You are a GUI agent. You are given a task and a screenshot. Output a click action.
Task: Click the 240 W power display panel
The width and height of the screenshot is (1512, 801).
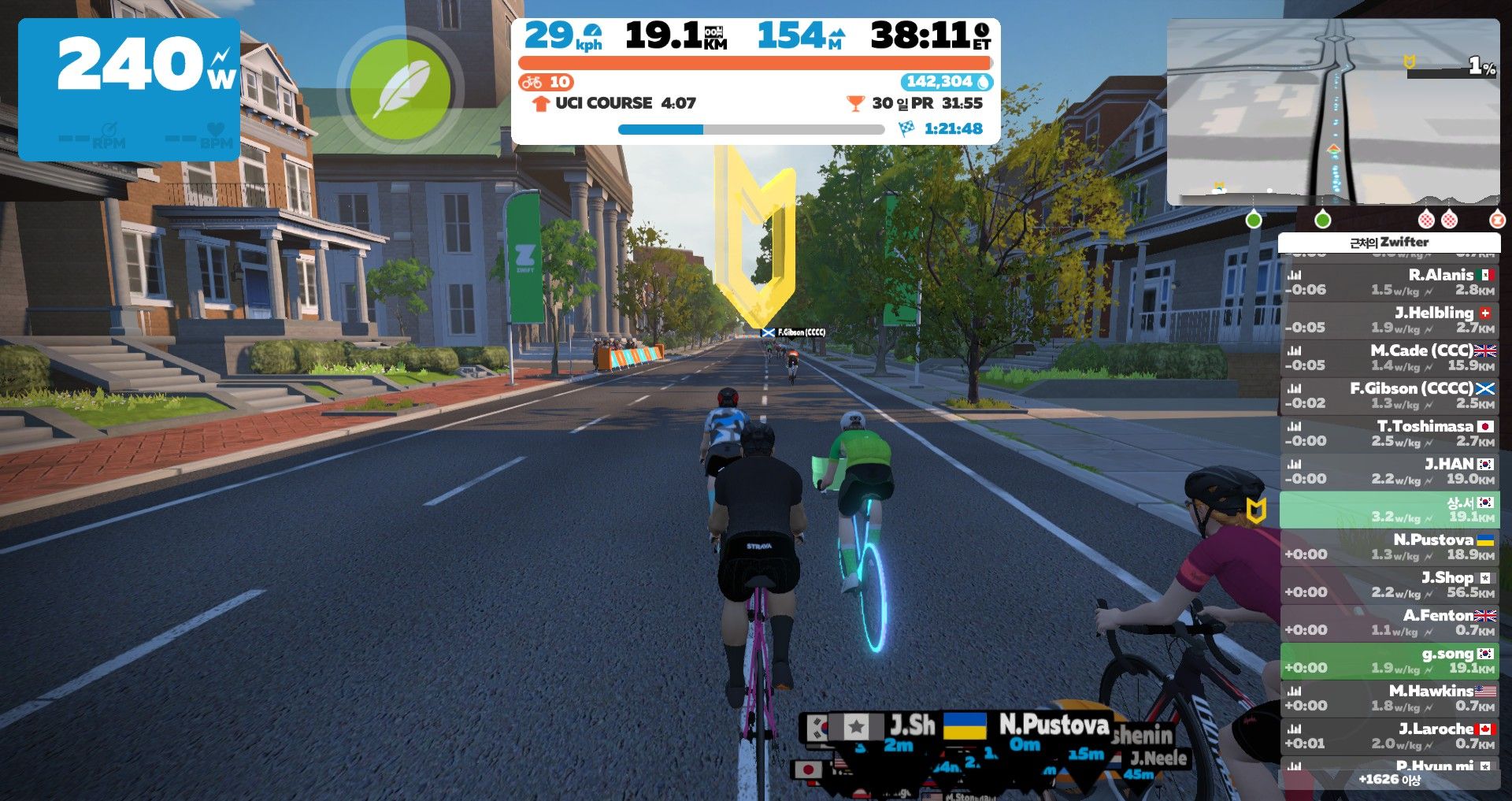coord(129,89)
